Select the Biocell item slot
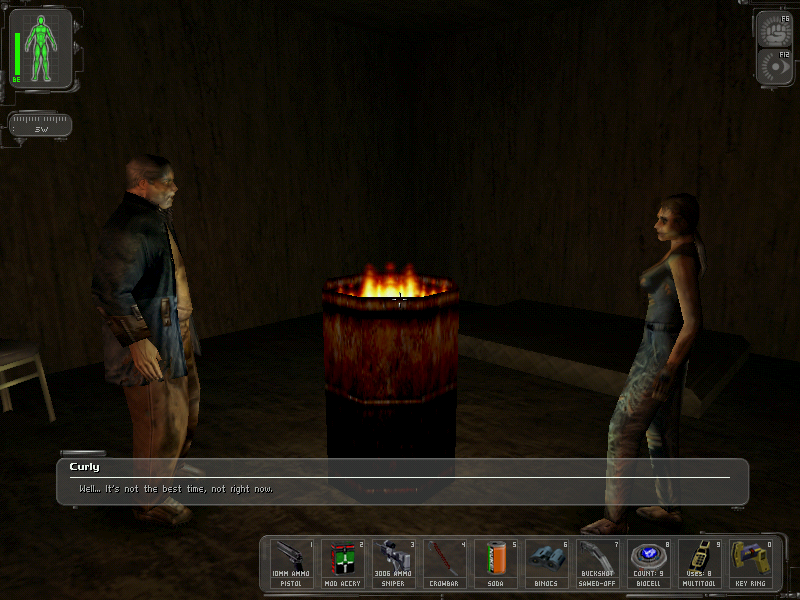 coord(649,563)
